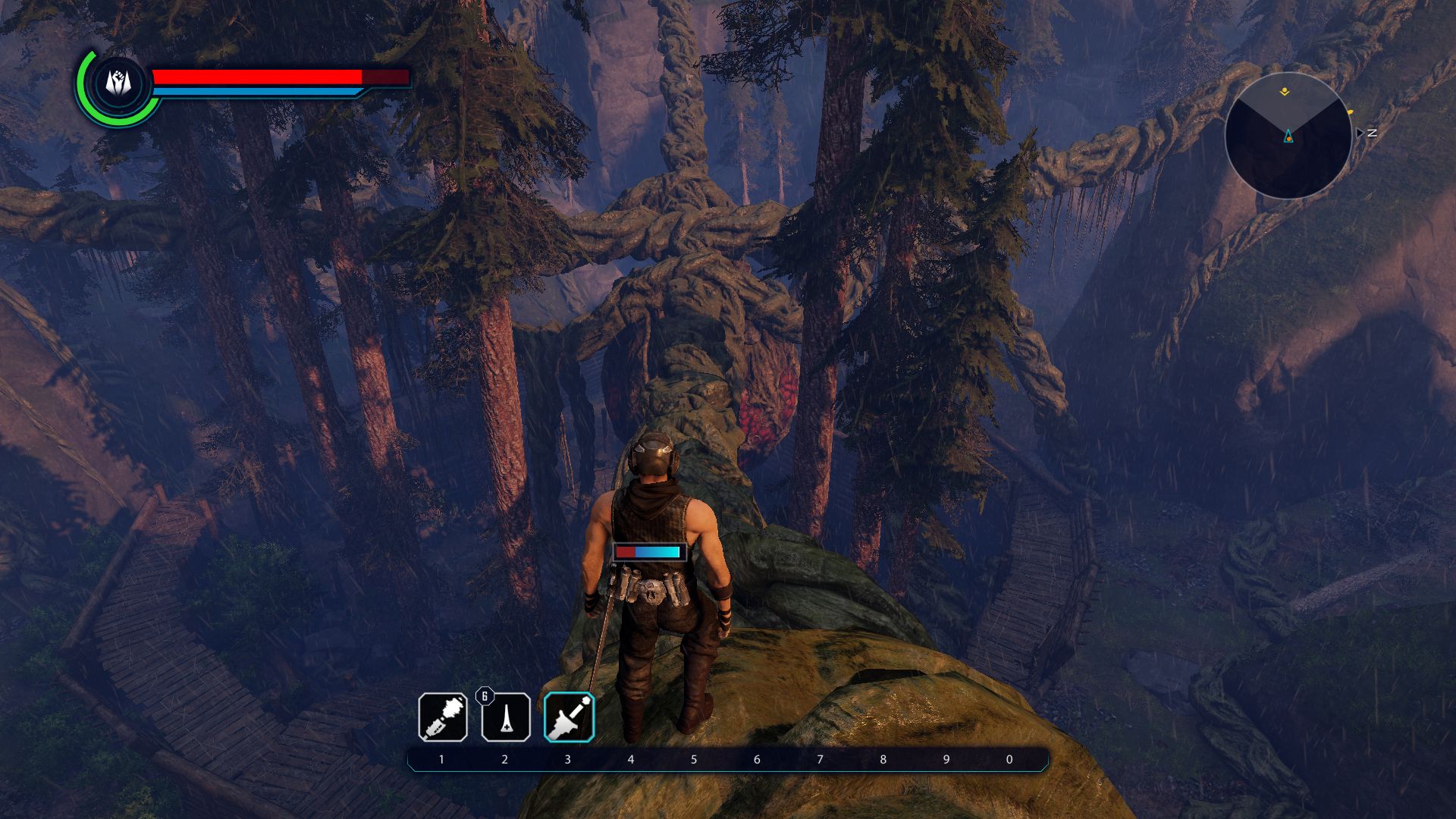Use the healing potion flask with count 6
The height and width of the screenshot is (819, 1456).
pyautogui.click(x=506, y=717)
